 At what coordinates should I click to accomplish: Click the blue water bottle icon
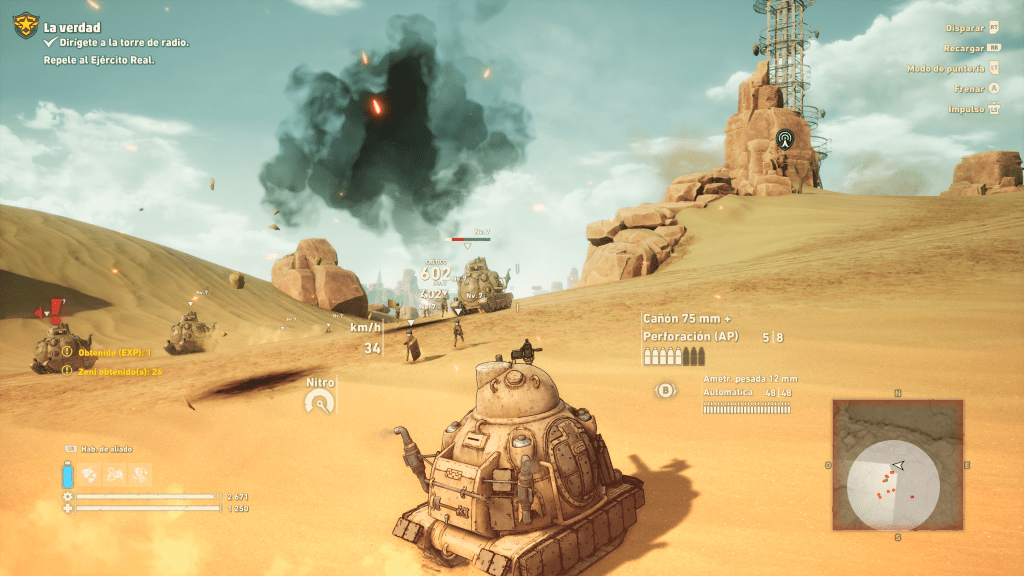point(68,473)
